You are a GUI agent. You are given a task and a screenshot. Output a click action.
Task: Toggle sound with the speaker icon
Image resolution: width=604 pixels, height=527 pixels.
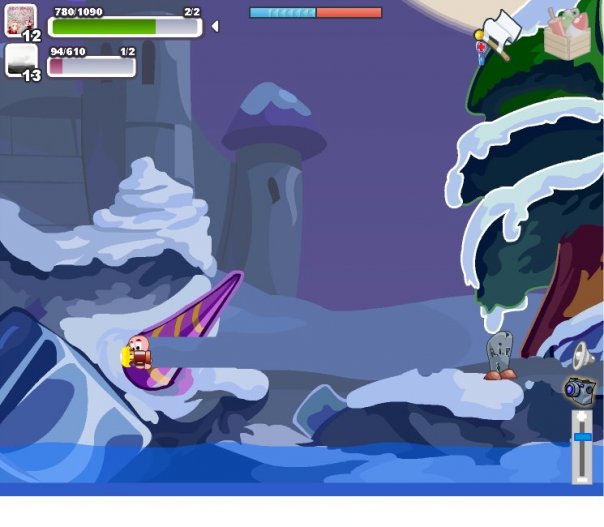(x=582, y=355)
